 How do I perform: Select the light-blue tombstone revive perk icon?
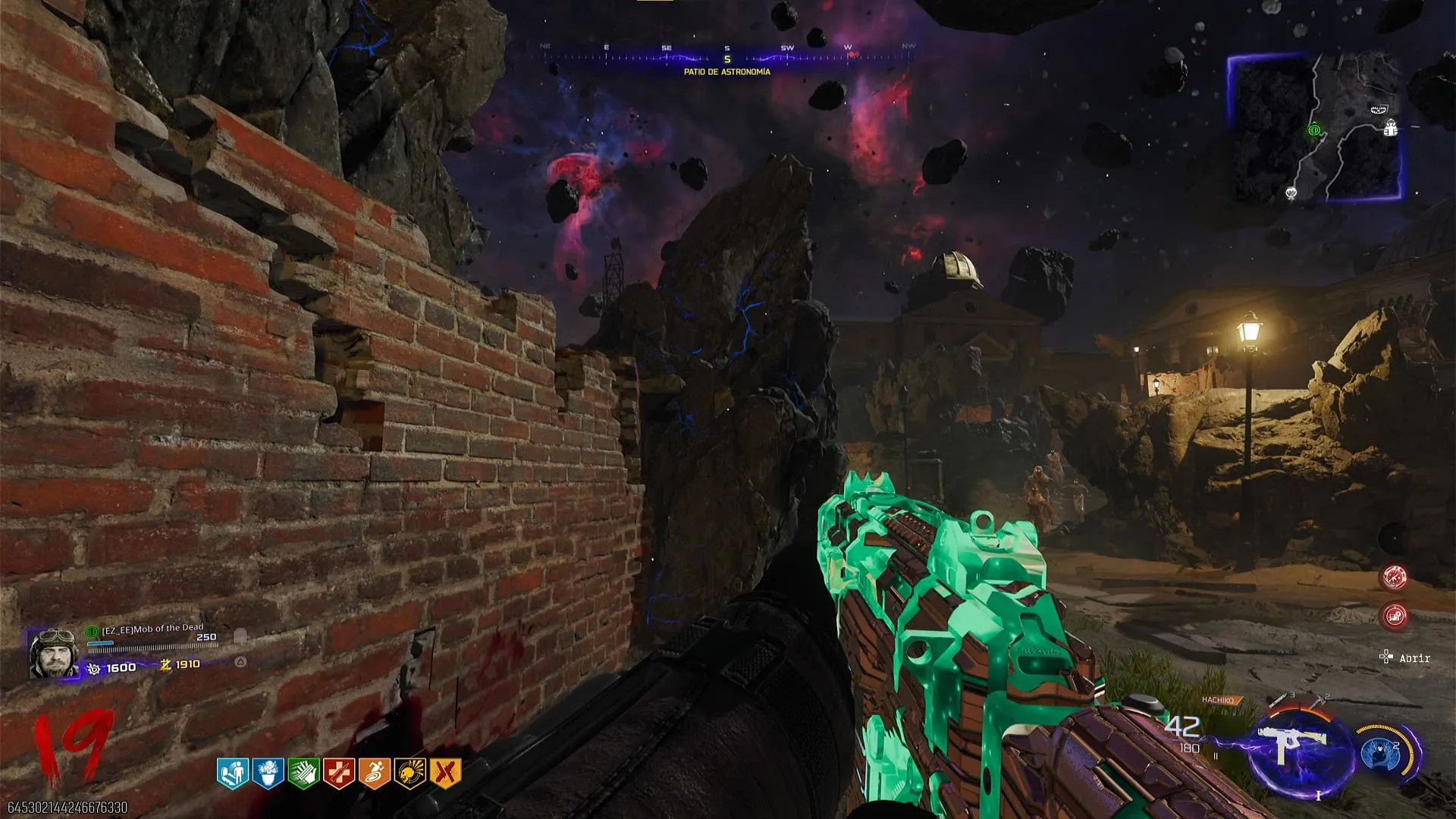[x=232, y=773]
